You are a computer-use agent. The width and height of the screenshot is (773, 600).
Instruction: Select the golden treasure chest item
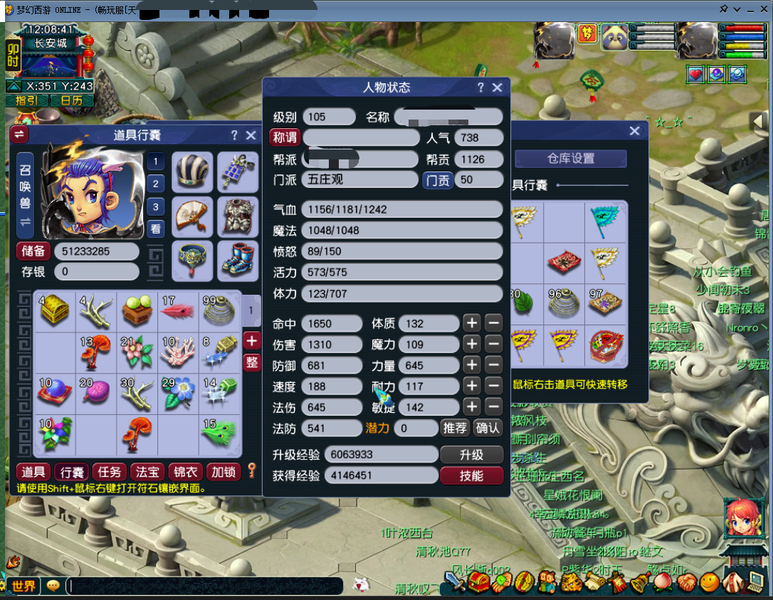tap(54, 309)
